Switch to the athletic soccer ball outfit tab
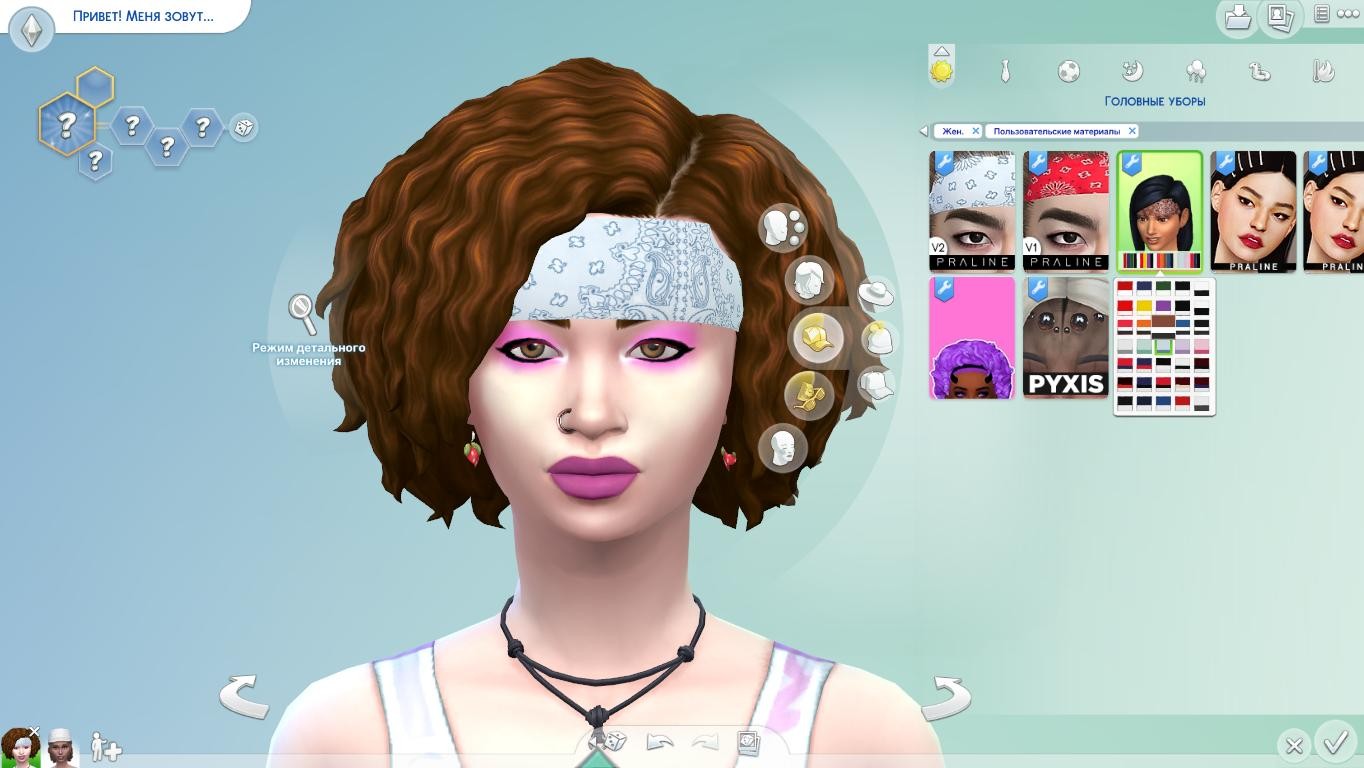 click(x=1068, y=71)
